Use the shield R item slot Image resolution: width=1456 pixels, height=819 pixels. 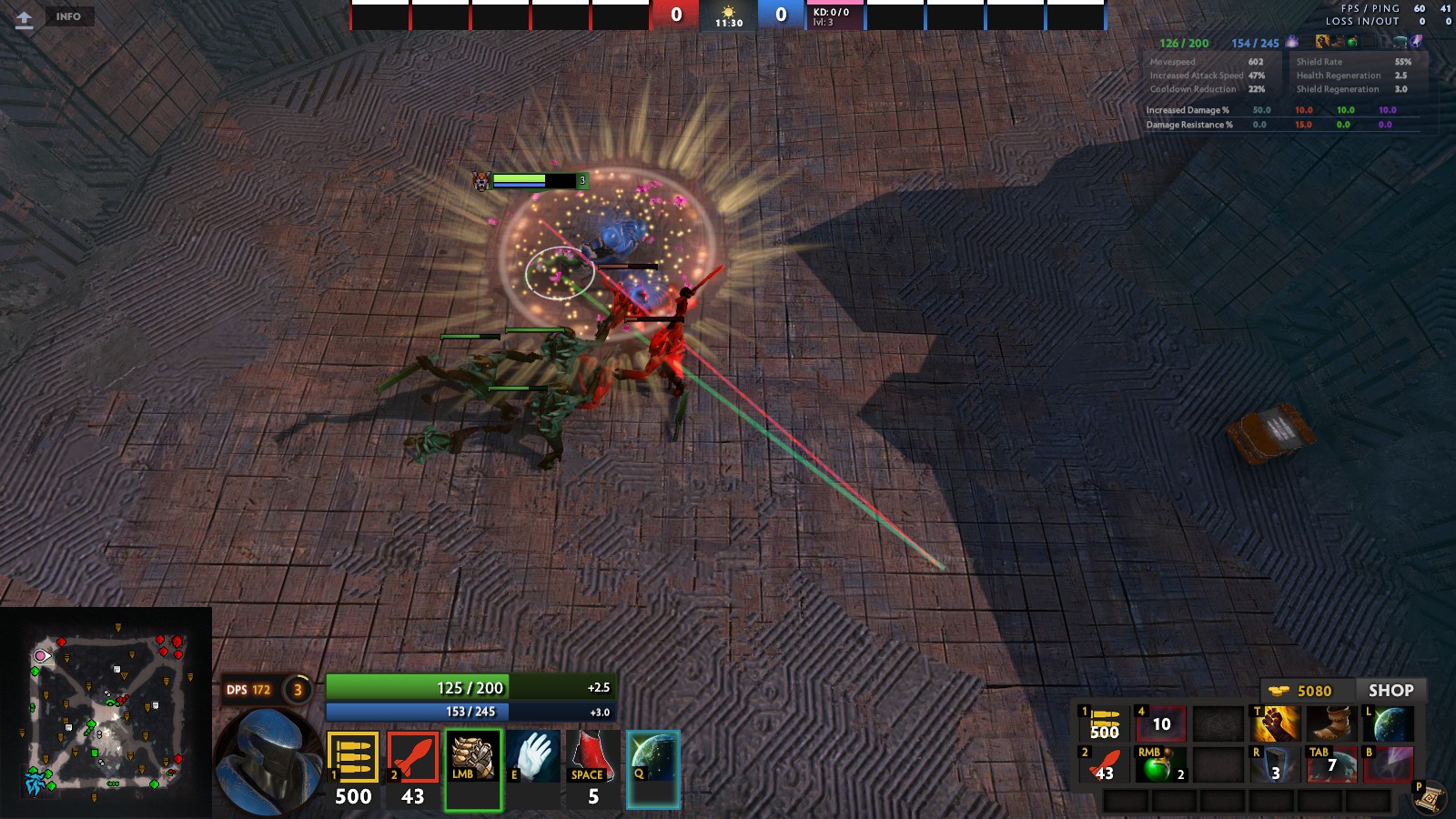pyautogui.click(x=1276, y=764)
